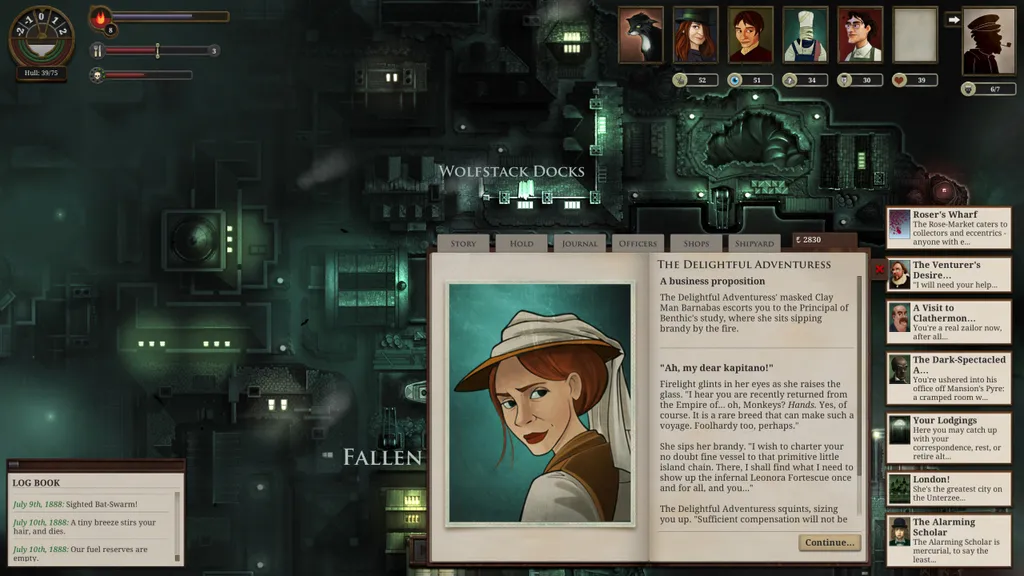The height and width of the screenshot is (576, 1024).
Task: Close the gazetteer with the red X
Action: (879, 269)
